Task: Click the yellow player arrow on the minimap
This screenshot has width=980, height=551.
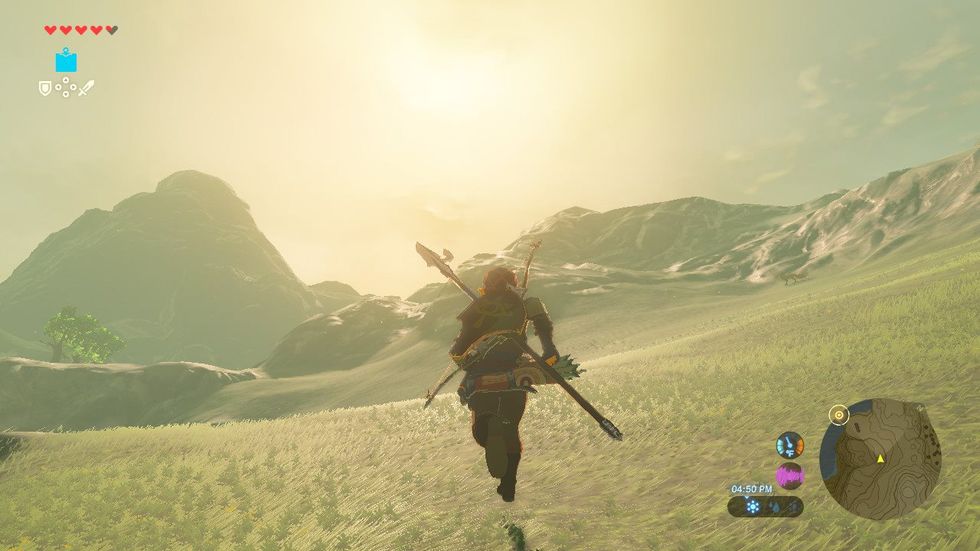Action: (880, 458)
